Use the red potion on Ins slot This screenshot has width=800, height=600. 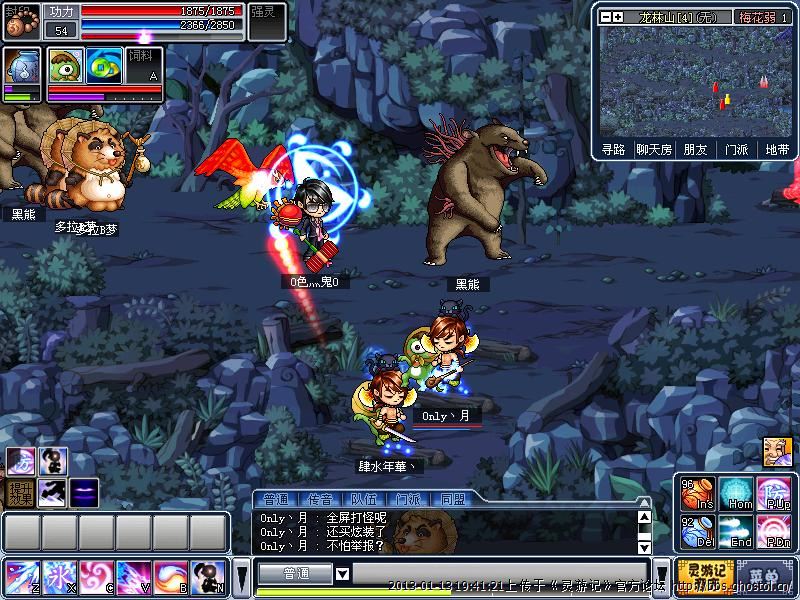pos(696,494)
